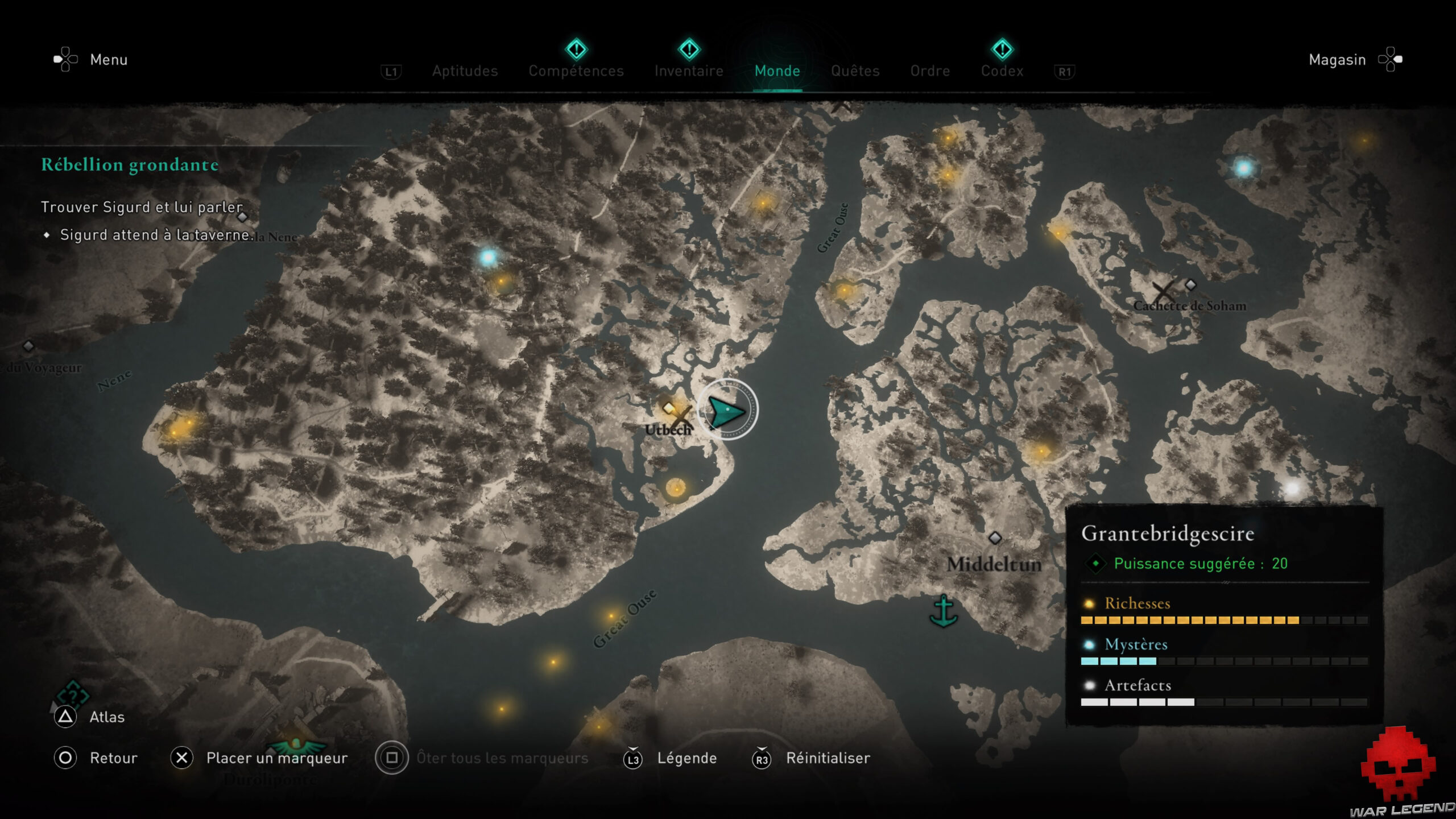Click the teal player arrow marker
The image size is (1456, 819).
(727, 410)
